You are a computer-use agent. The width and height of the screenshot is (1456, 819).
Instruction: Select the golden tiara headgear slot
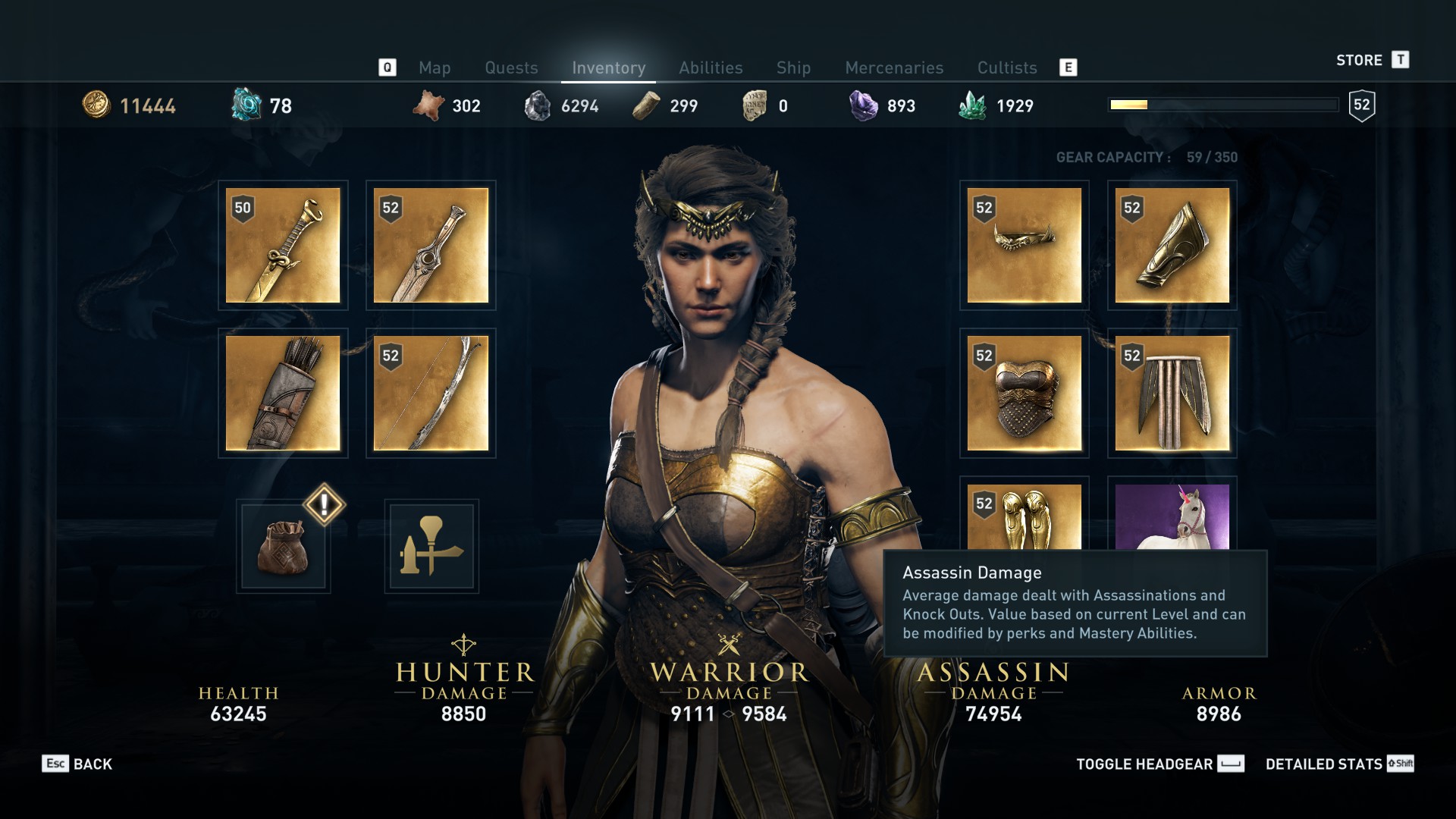pyautogui.click(x=1024, y=245)
